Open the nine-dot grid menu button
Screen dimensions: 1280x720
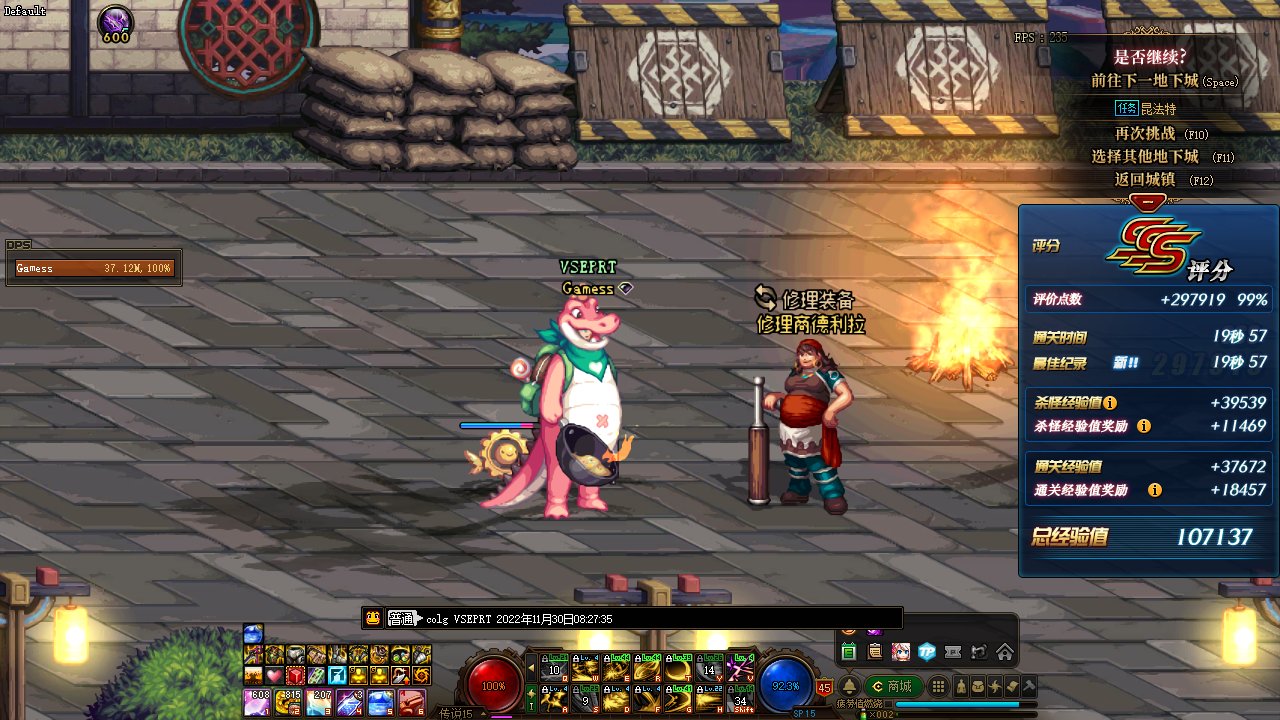(x=938, y=686)
